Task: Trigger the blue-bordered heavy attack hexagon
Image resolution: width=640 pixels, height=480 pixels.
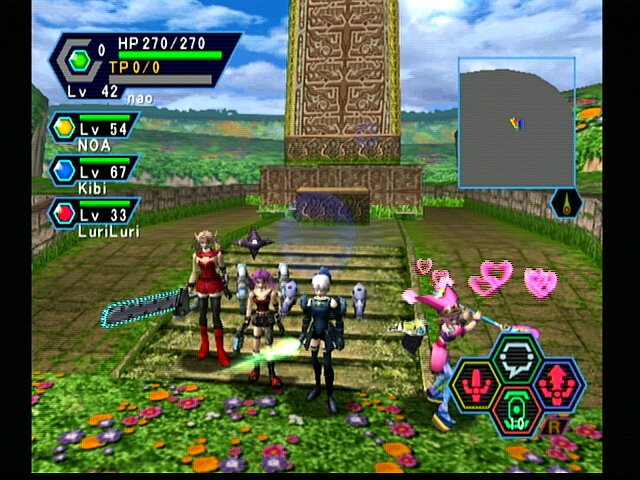Action: (556, 385)
